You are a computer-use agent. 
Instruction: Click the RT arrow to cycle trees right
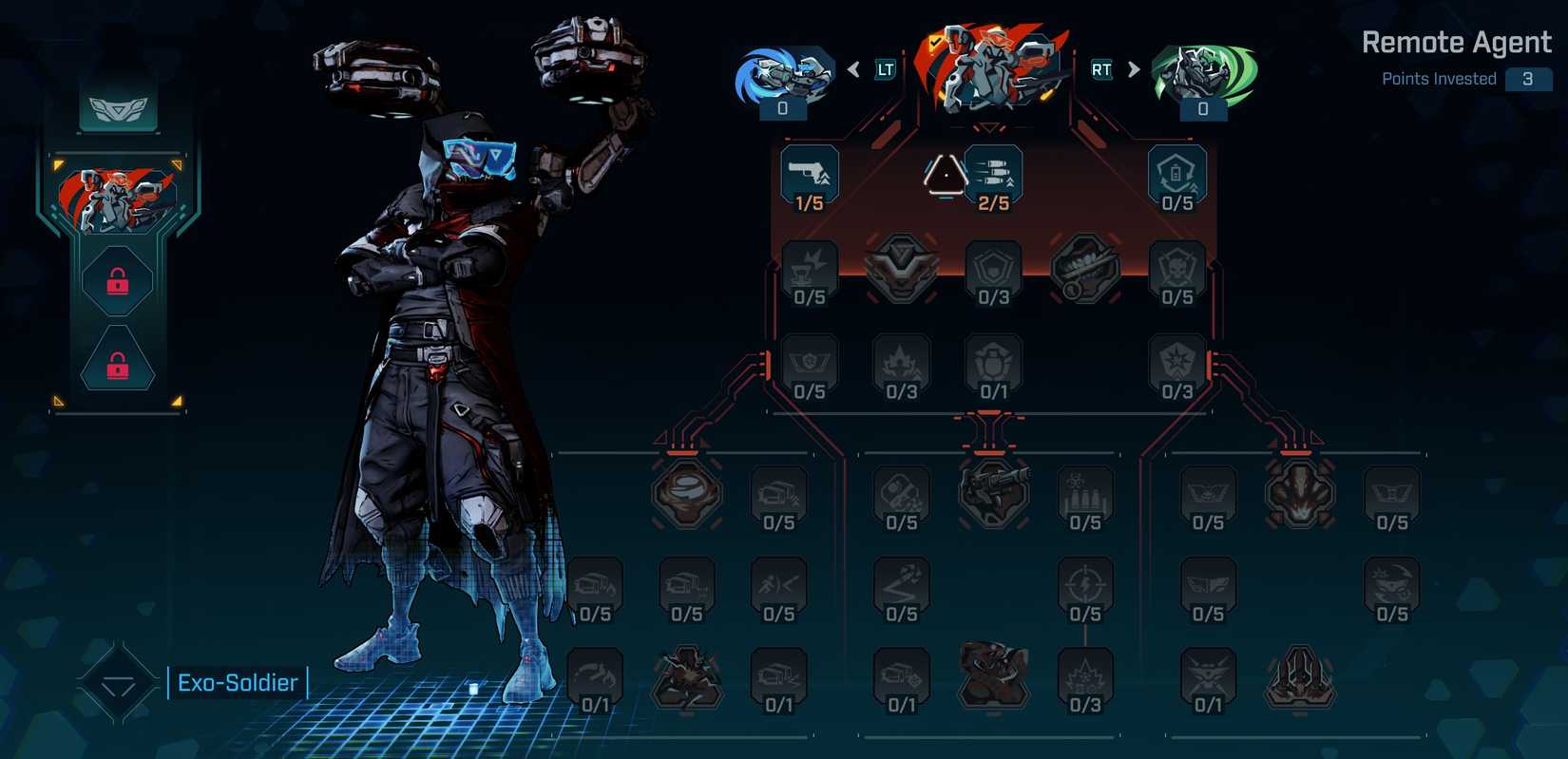pyautogui.click(x=1133, y=68)
